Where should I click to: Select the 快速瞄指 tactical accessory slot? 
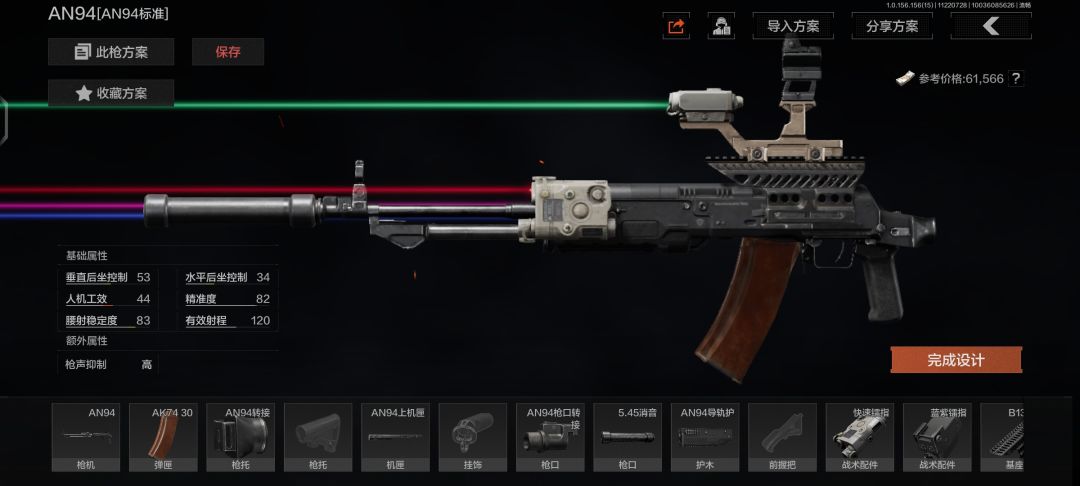pyautogui.click(x=859, y=437)
